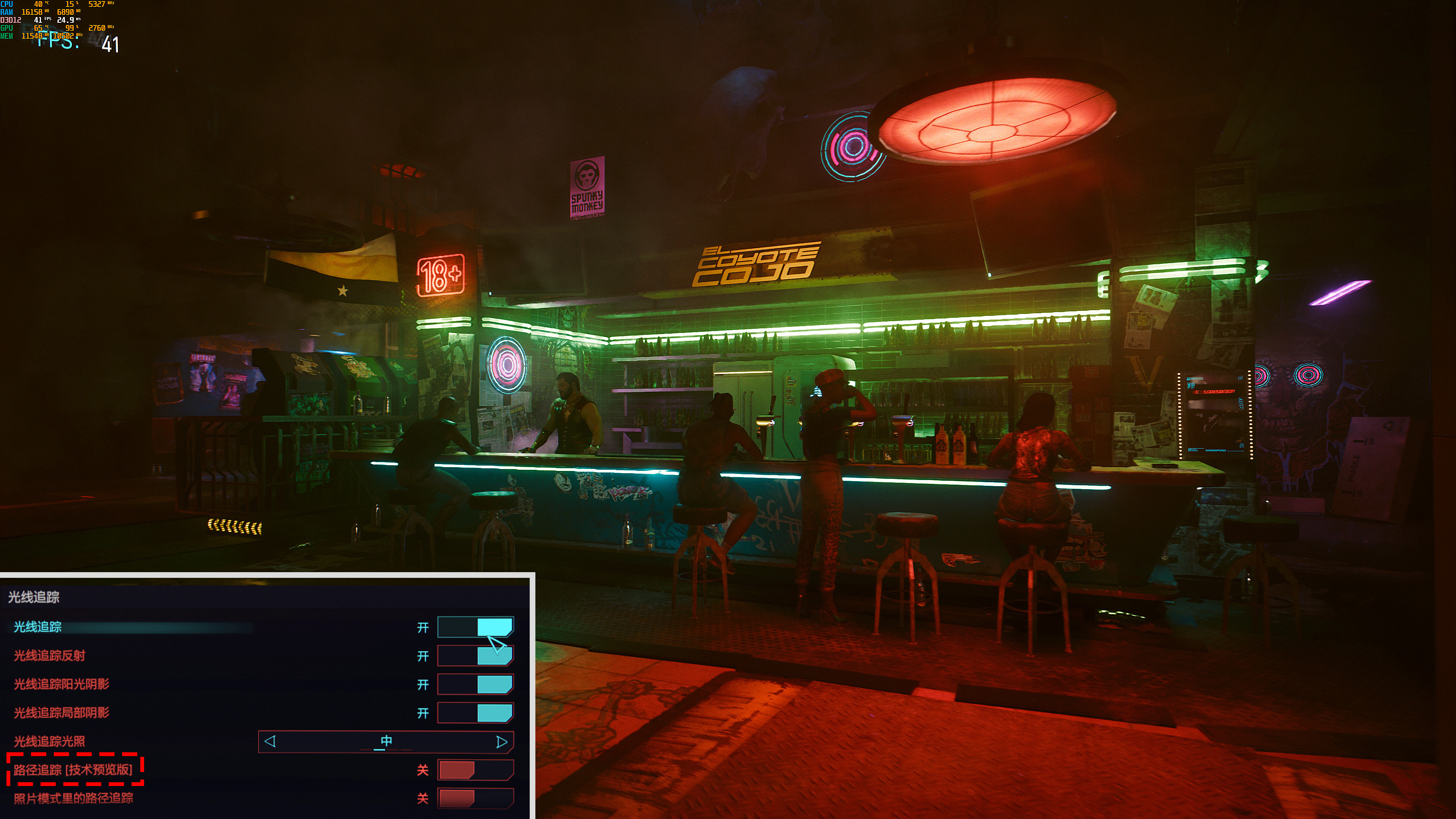Toggle the 光线追踪反射 switch
Viewport: 1456px width, 819px height.
click(475, 656)
